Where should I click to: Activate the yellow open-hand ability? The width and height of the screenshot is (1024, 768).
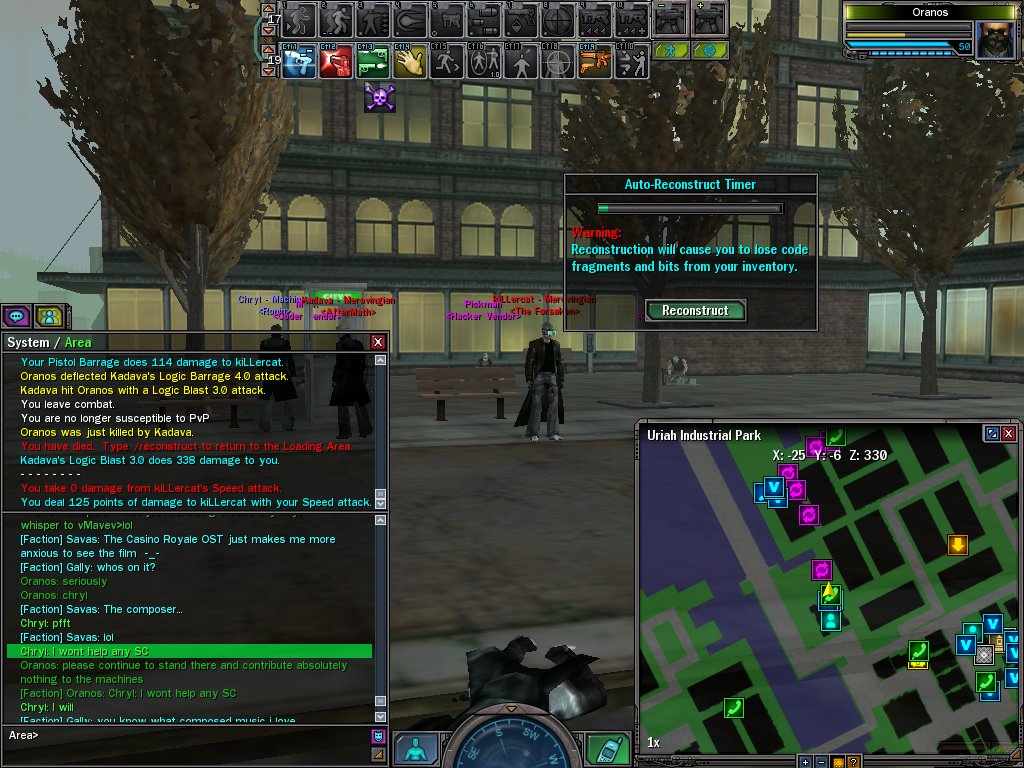pos(409,62)
